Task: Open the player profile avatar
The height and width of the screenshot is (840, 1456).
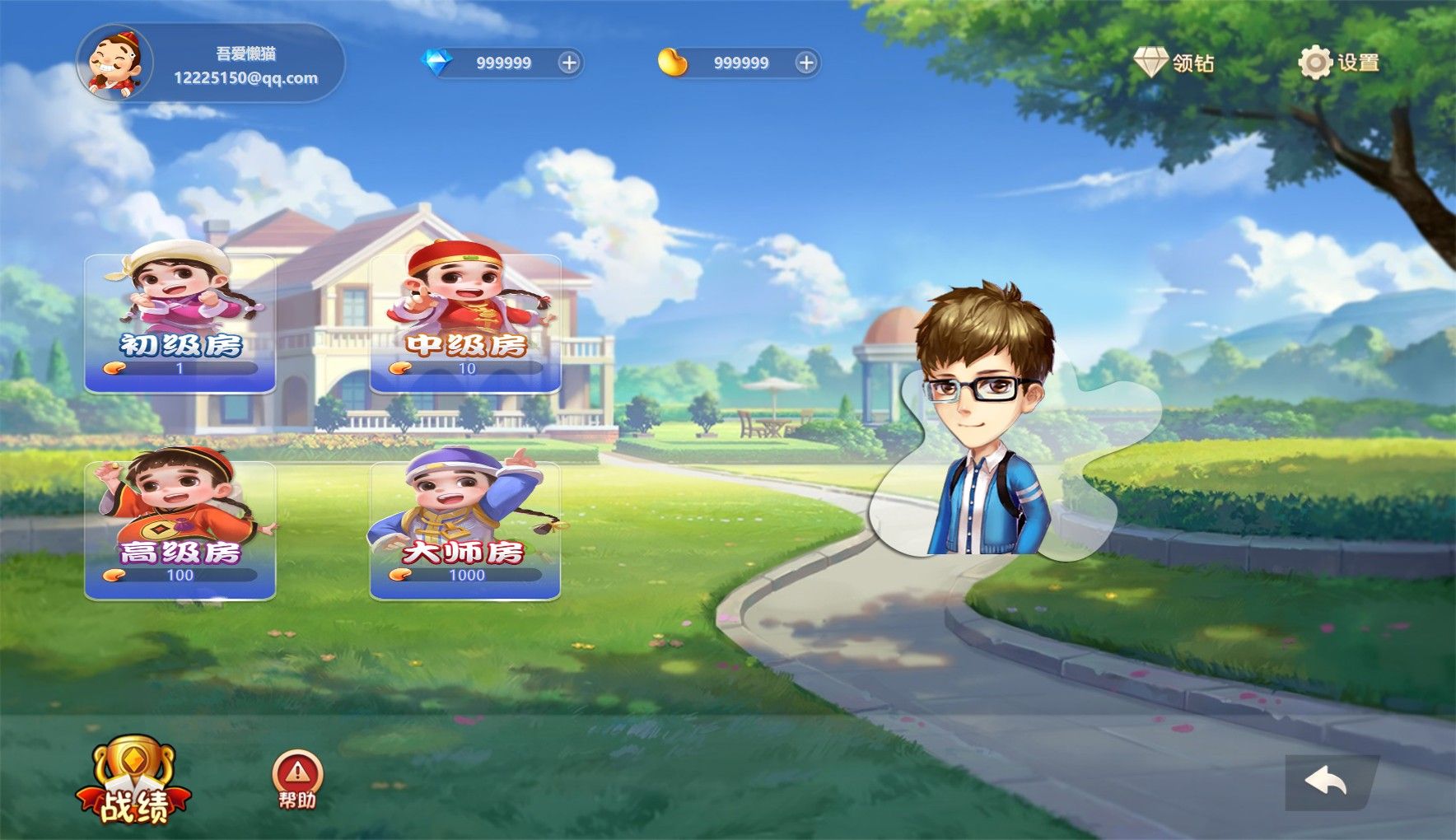Action: (114, 63)
